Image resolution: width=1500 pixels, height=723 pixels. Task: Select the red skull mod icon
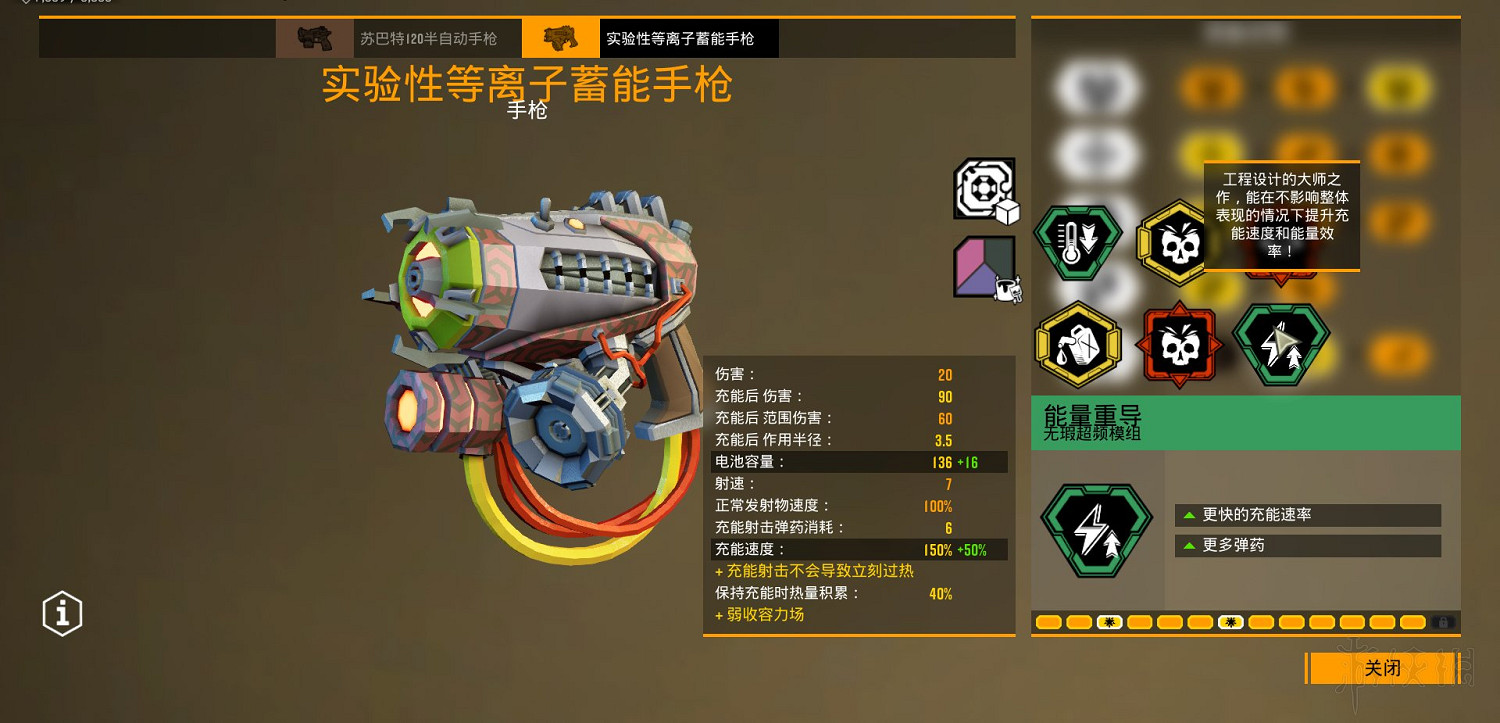(1179, 342)
